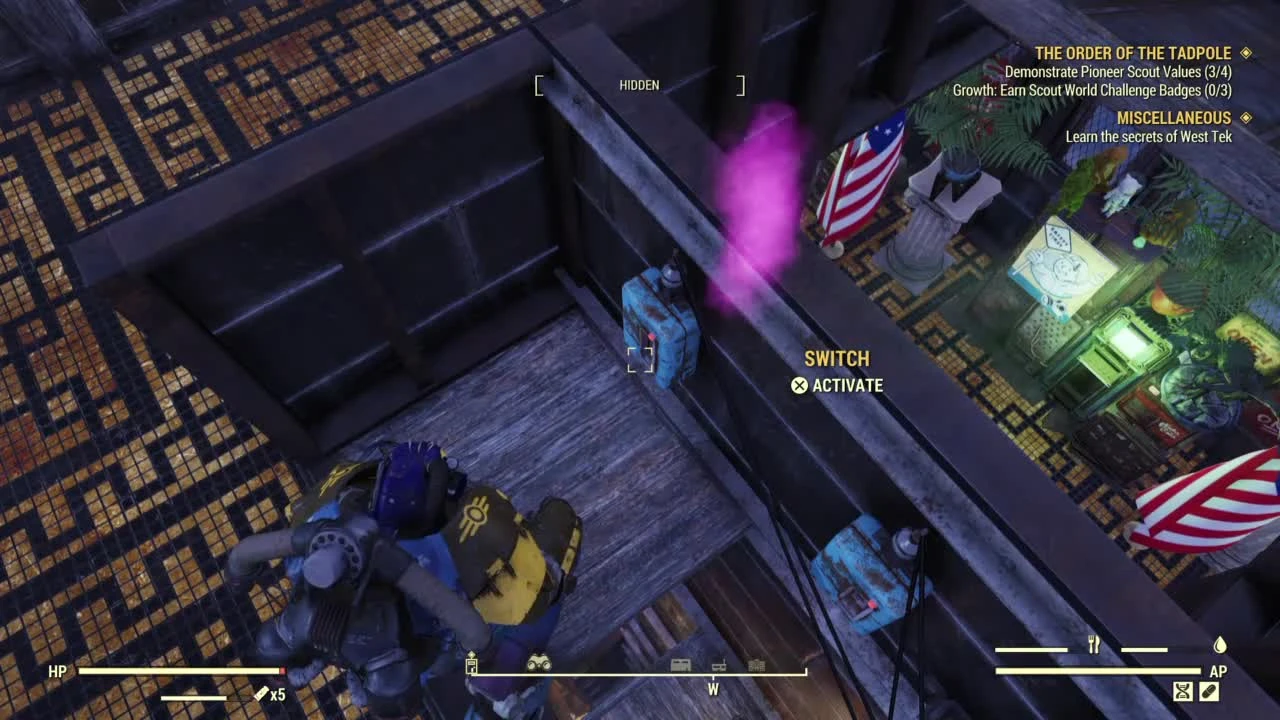
Task: Select the W heading on the compass
Action: click(x=713, y=688)
